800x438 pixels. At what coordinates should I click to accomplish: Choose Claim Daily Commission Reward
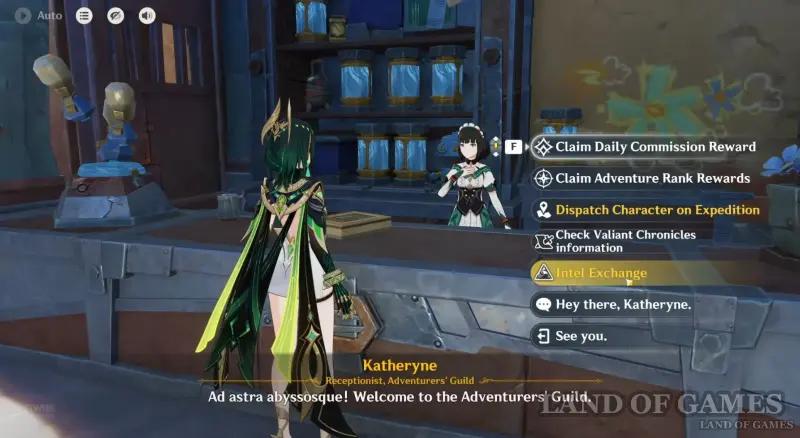(x=656, y=147)
